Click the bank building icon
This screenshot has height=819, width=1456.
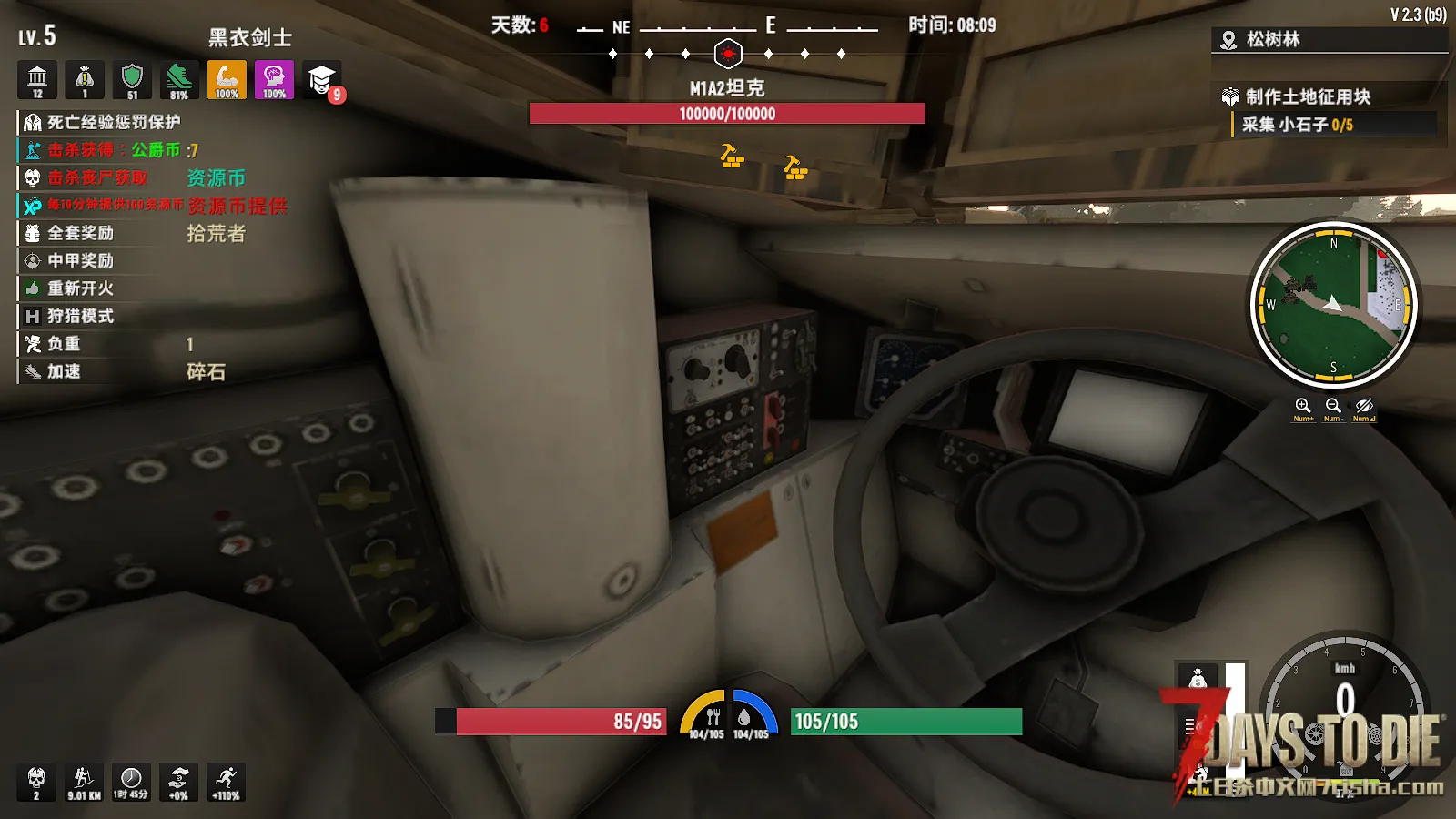[37, 80]
